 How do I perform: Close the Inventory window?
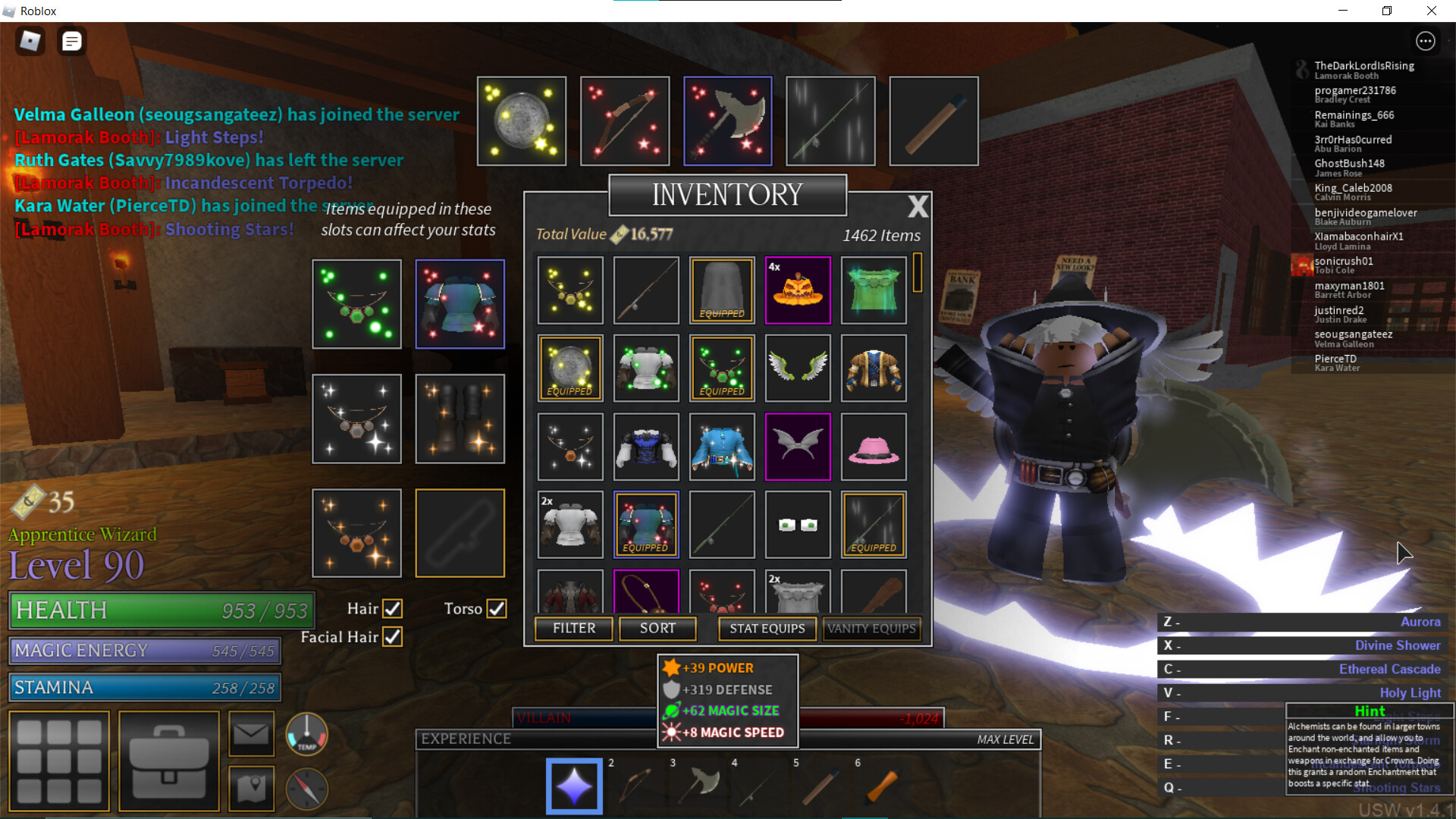point(918,206)
